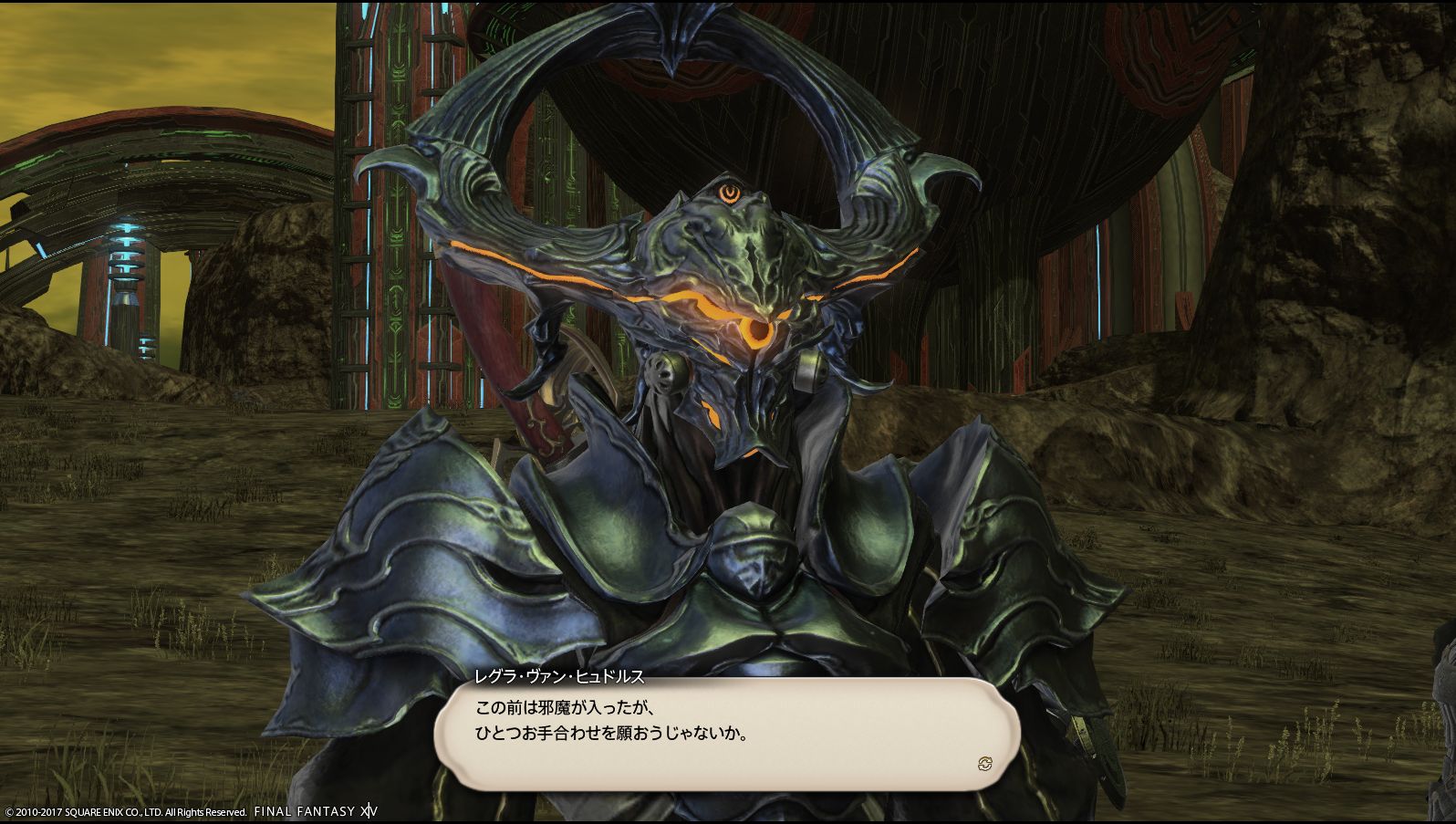
Task: Click the rocky cliff on the right side
Action: [1323, 274]
